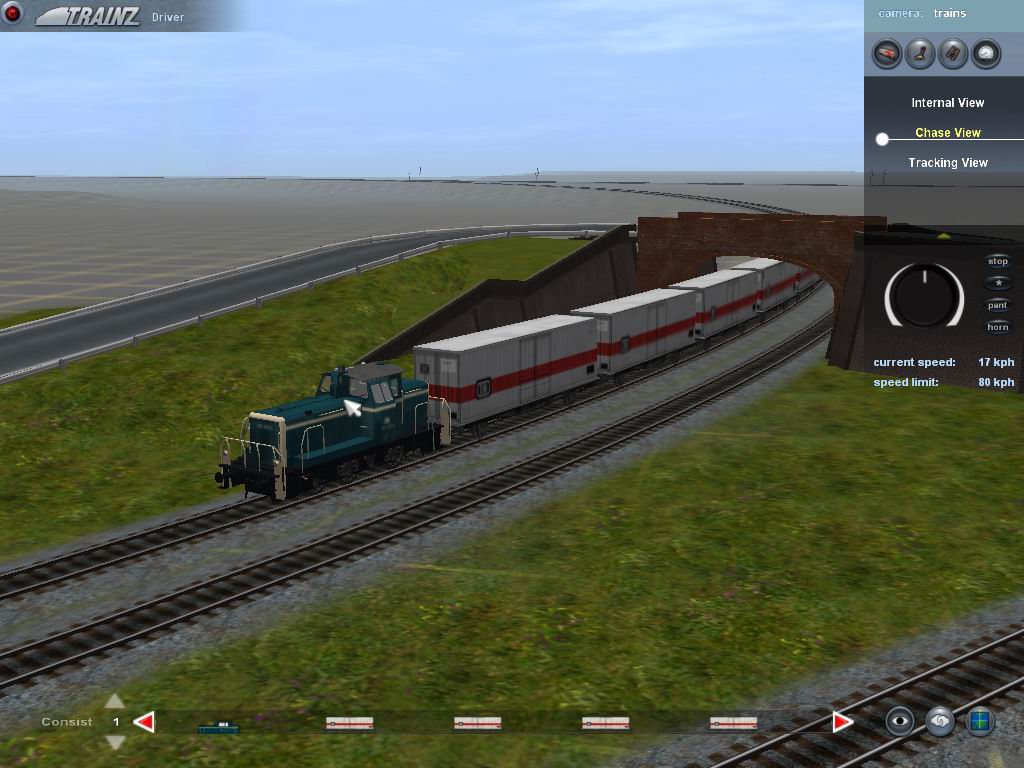Click the red record button beside the Trainz logo

point(13,15)
